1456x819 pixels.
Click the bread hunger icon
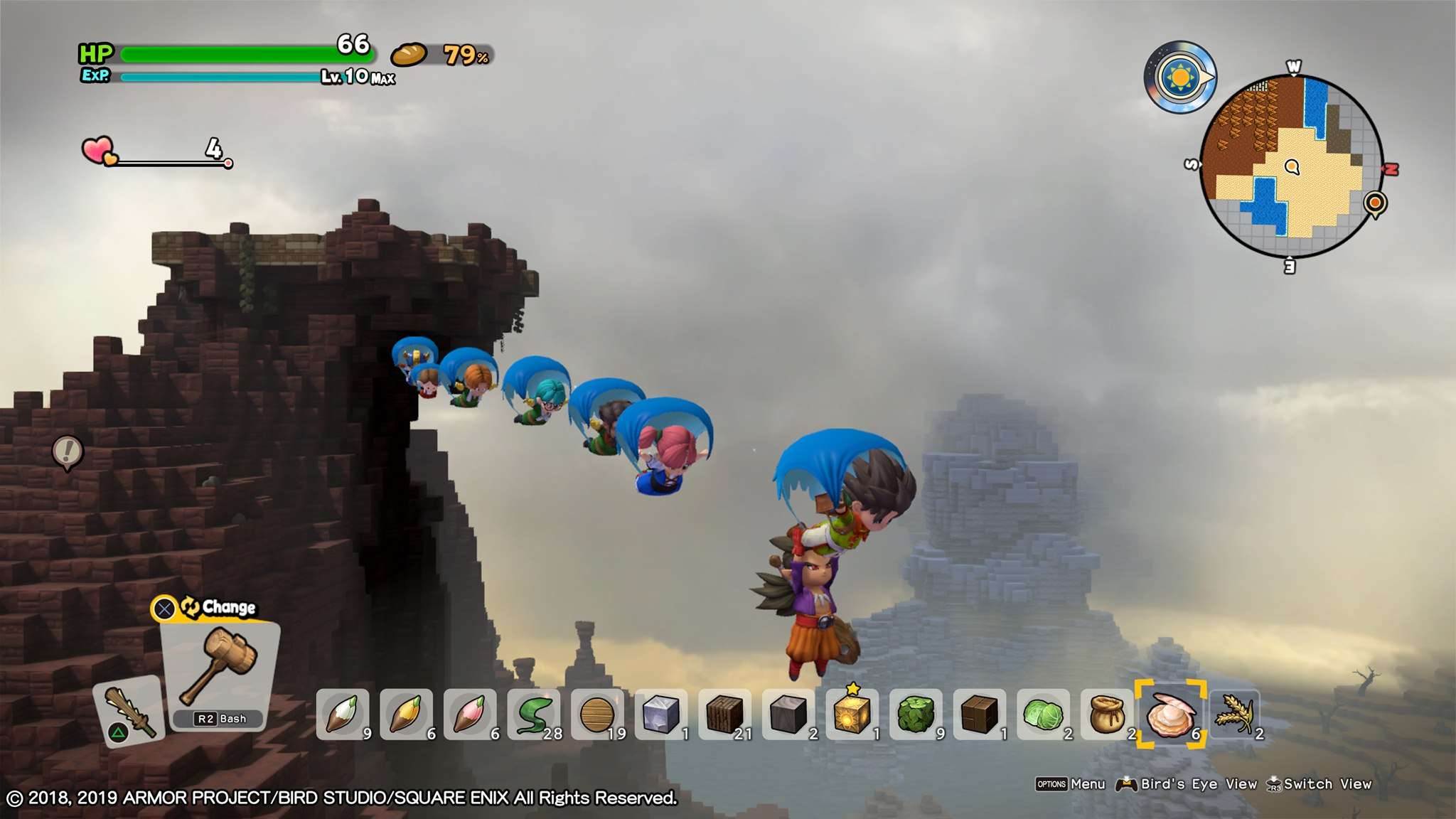click(408, 55)
